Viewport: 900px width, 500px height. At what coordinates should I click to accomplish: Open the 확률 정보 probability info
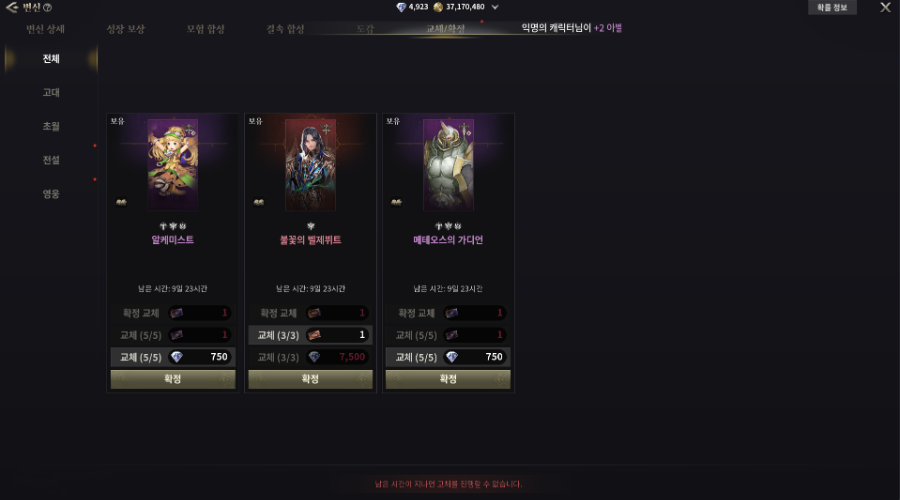[831, 8]
